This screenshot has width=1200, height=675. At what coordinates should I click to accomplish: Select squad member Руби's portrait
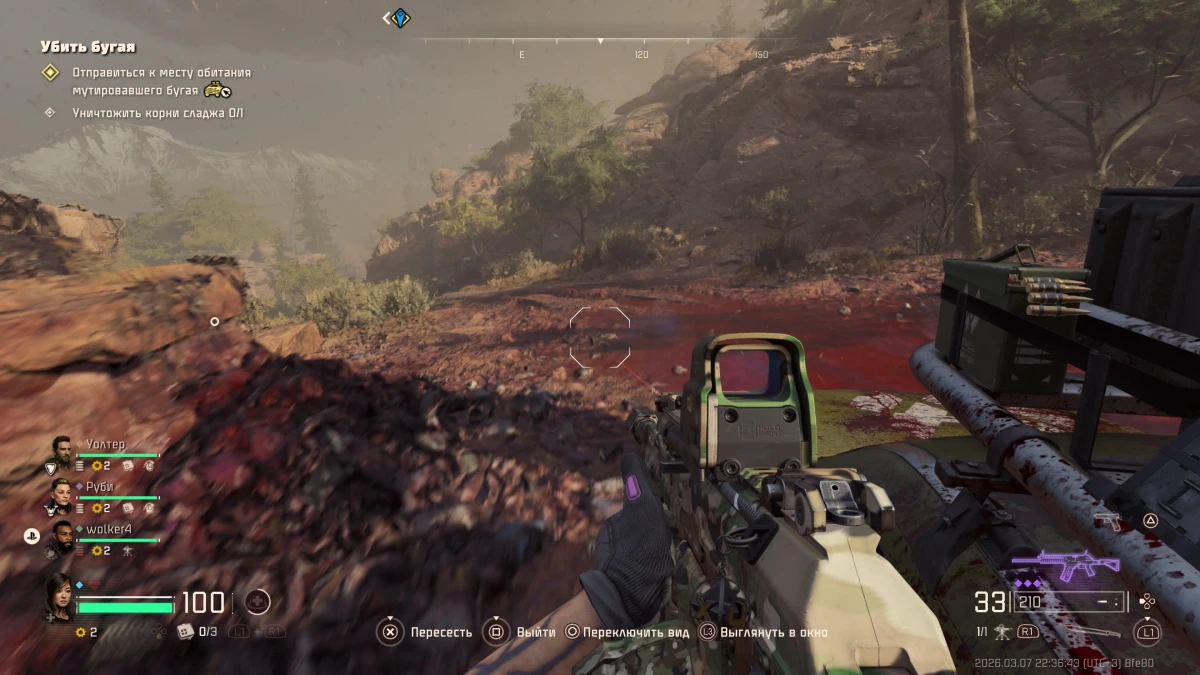61,493
